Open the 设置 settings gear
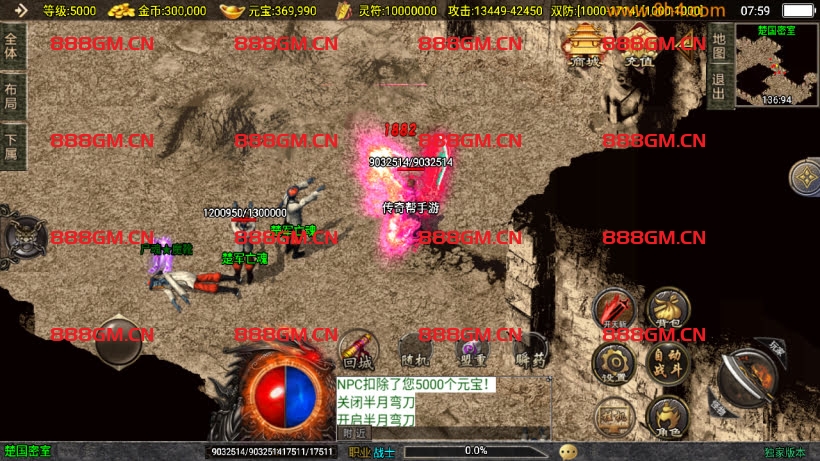 pos(615,362)
